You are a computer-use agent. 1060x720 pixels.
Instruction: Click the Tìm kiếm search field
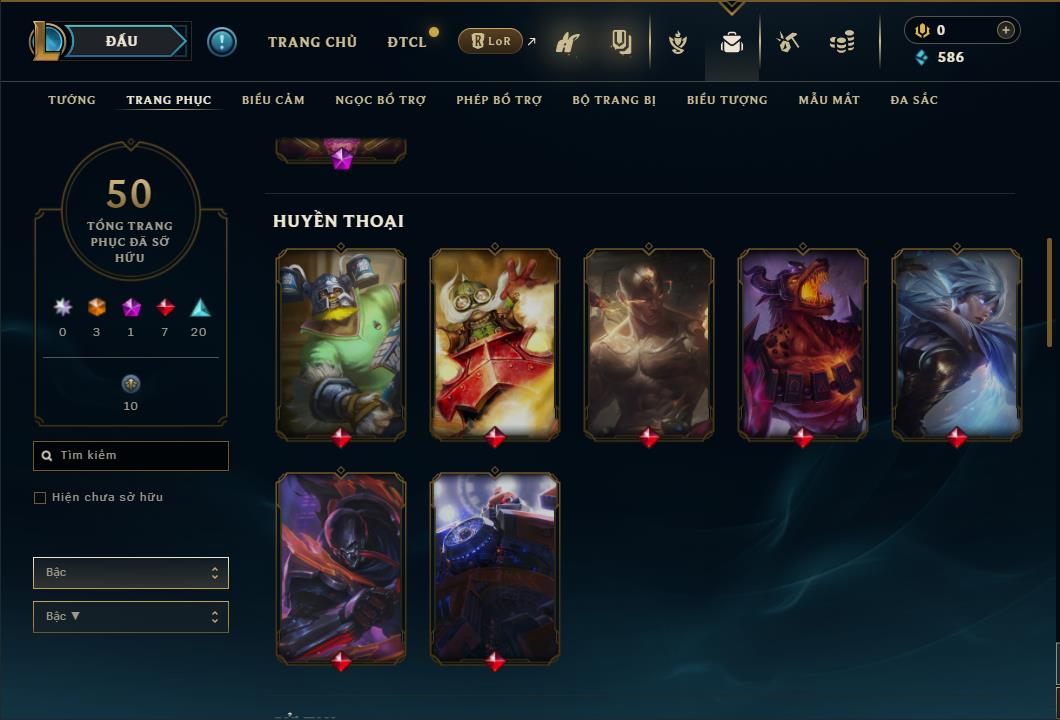[x=131, y=456]
